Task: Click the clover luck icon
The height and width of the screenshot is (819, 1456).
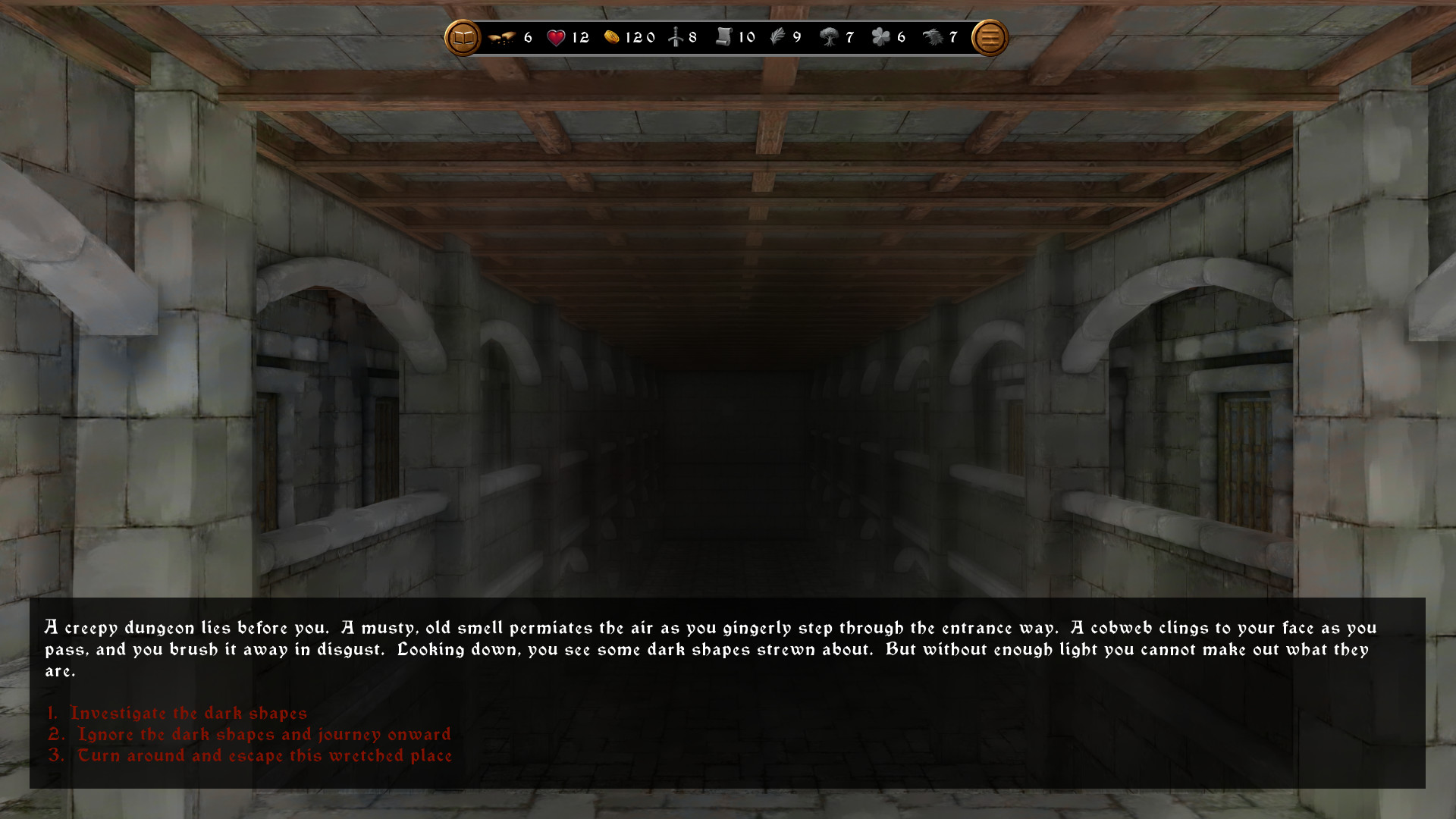Action: click(880, 36)
